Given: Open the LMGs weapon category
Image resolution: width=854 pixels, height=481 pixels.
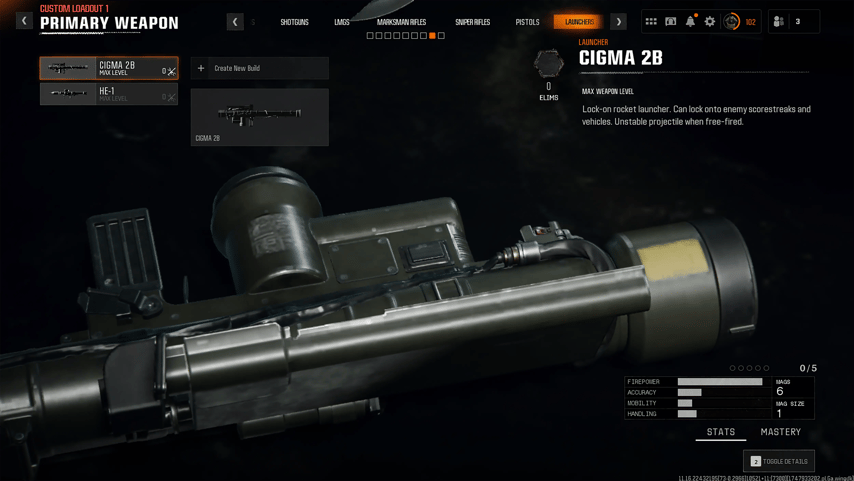Looking at the screenshot, I should 342,22.
